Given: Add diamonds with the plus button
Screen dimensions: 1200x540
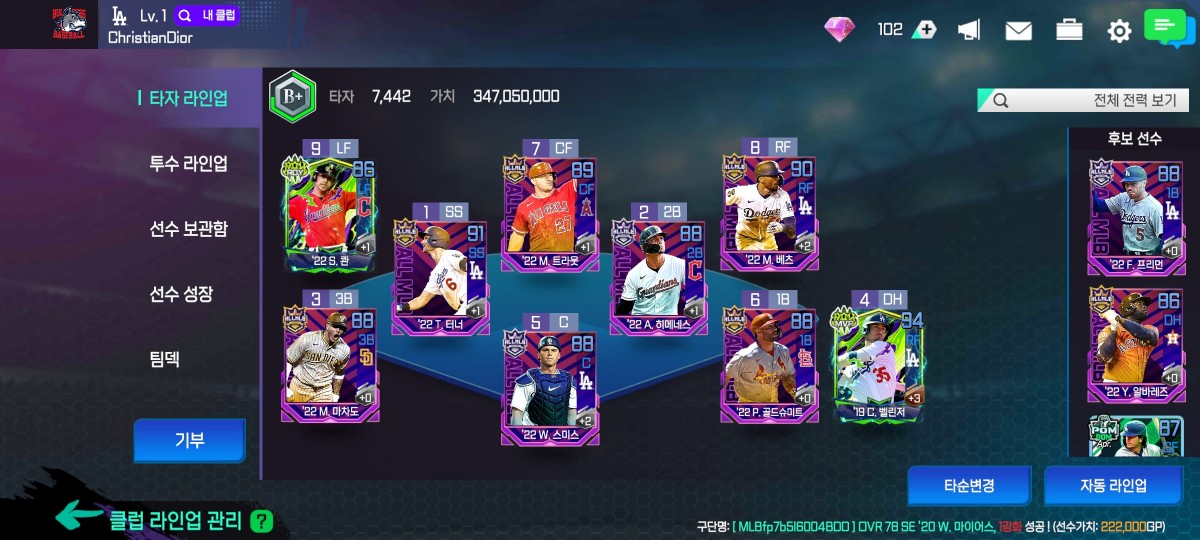Looking at the screenshot, I should point(926,30).
